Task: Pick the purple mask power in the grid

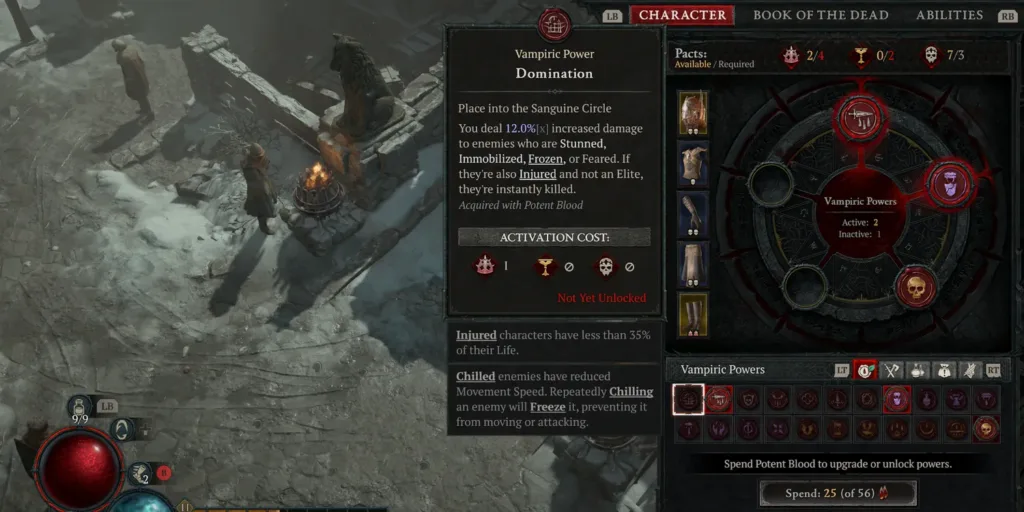Action: pos(897,400)
